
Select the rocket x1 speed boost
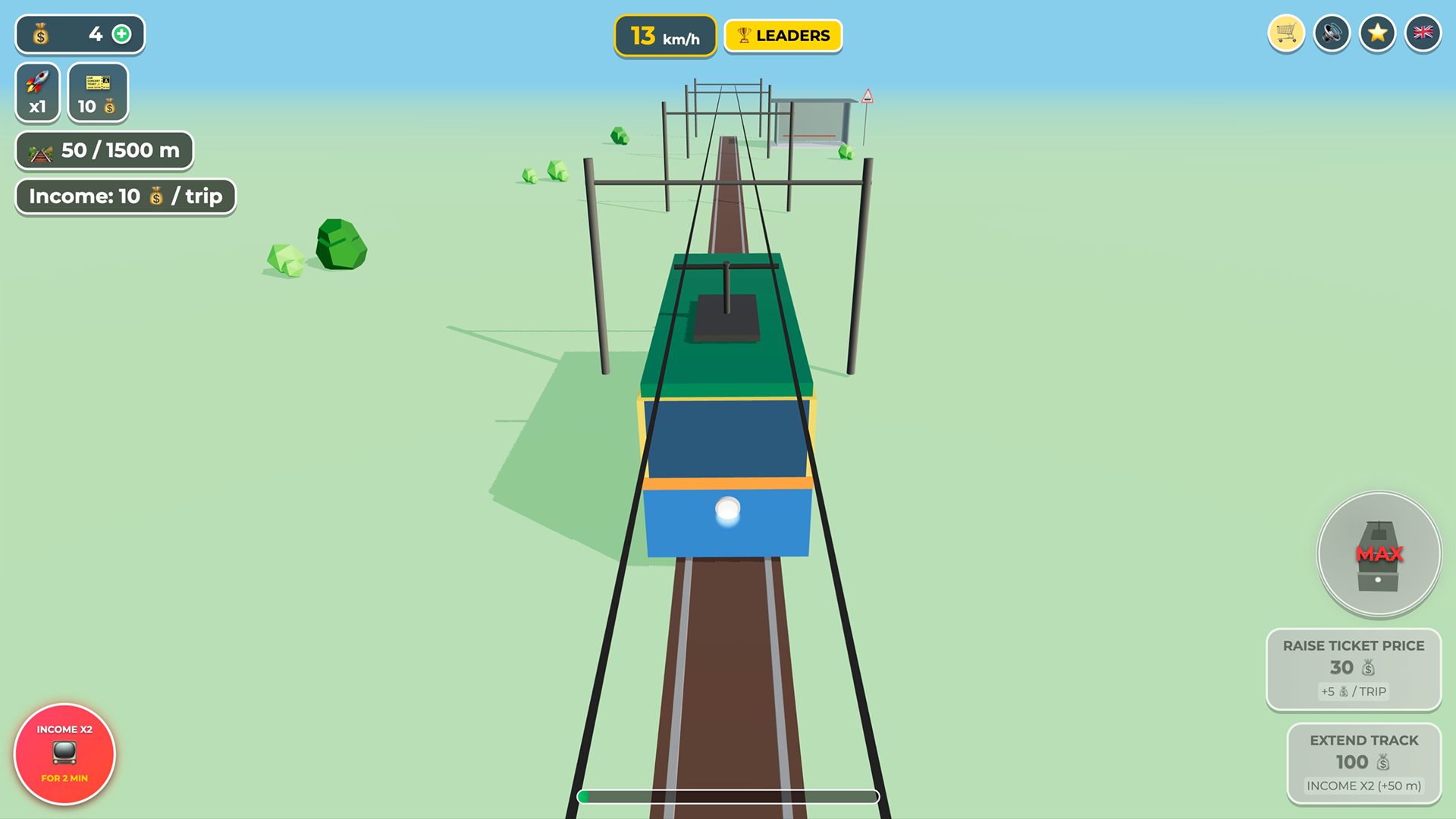pos(37,92)
